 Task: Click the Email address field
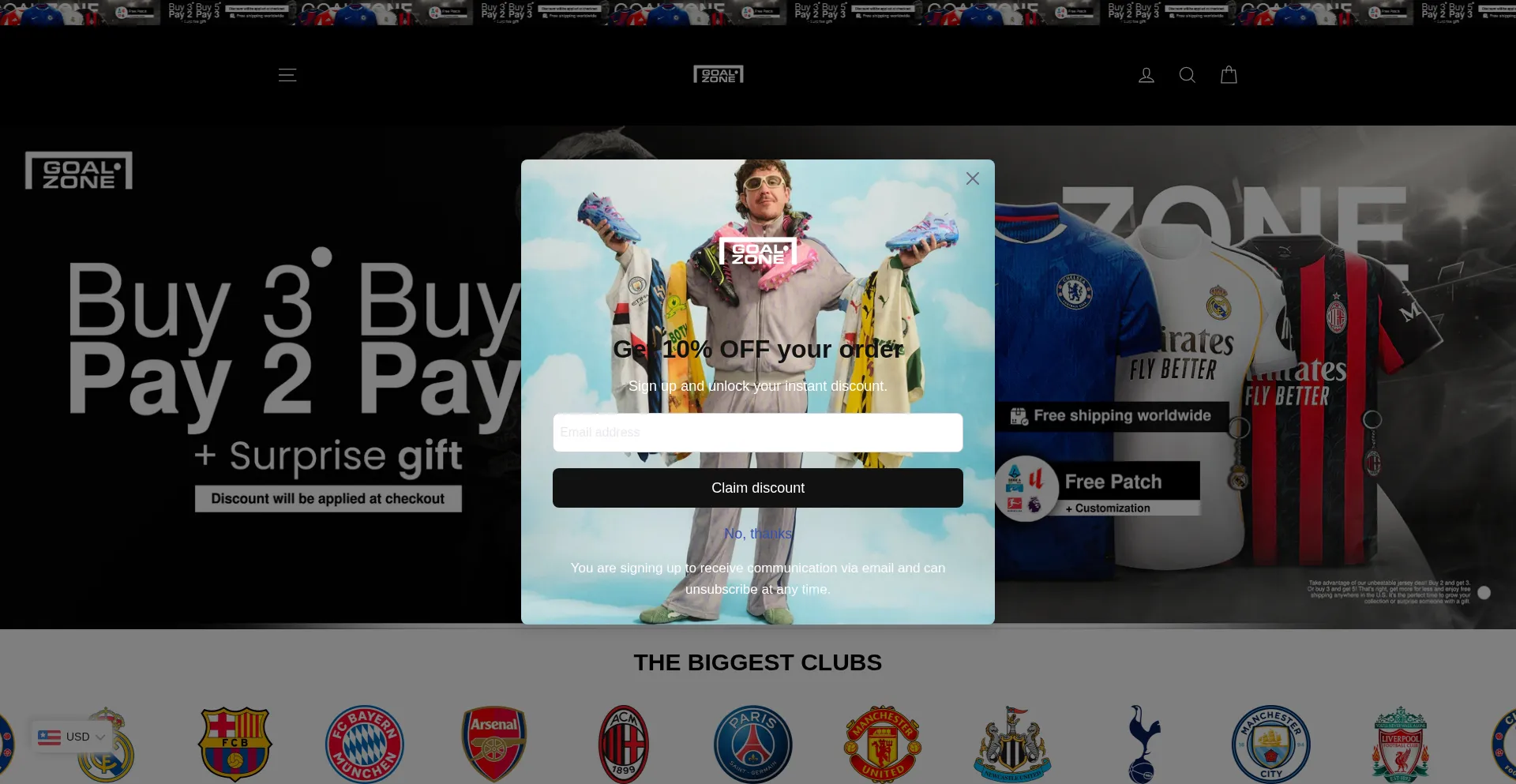pos(757,433)
